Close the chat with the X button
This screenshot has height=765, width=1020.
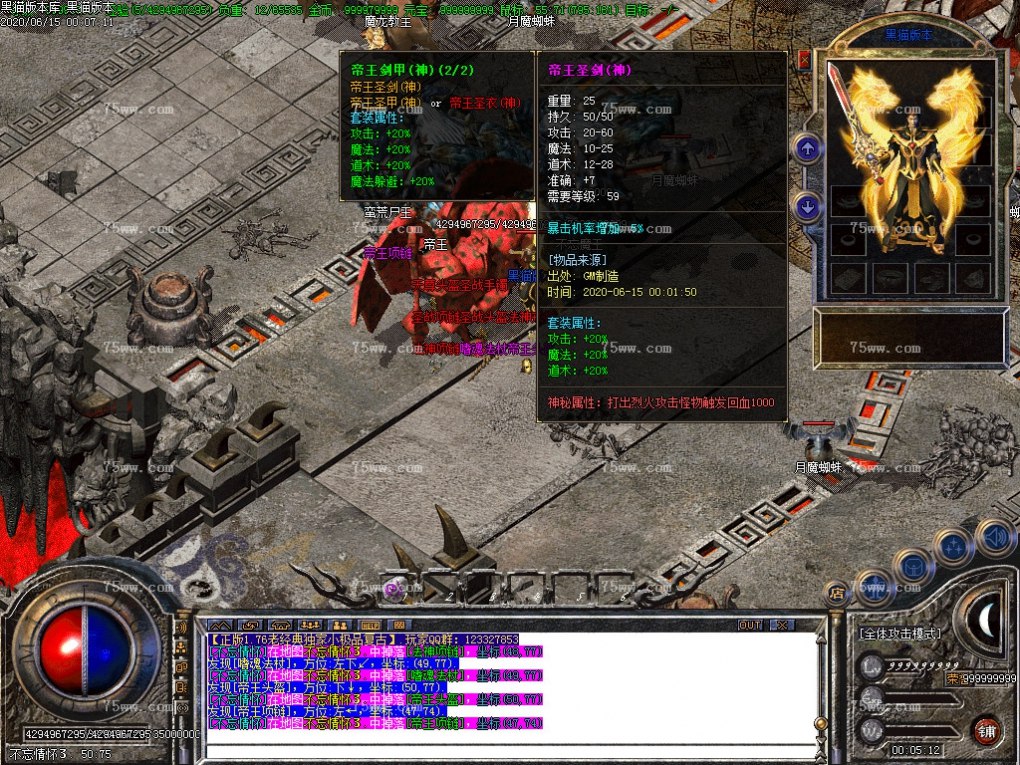click(781, 625)
